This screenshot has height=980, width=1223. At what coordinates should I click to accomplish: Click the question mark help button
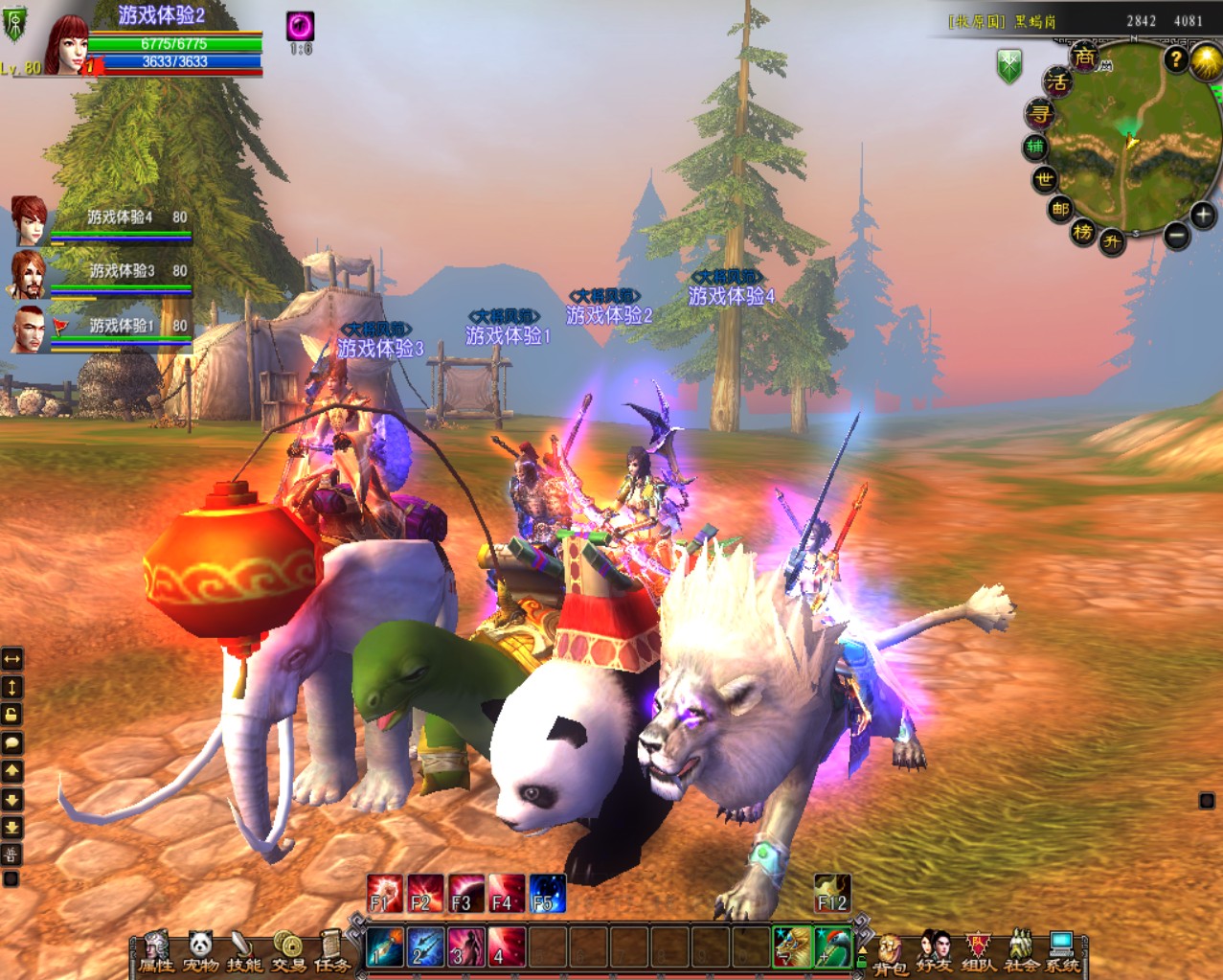click(x=1176, y=59)
